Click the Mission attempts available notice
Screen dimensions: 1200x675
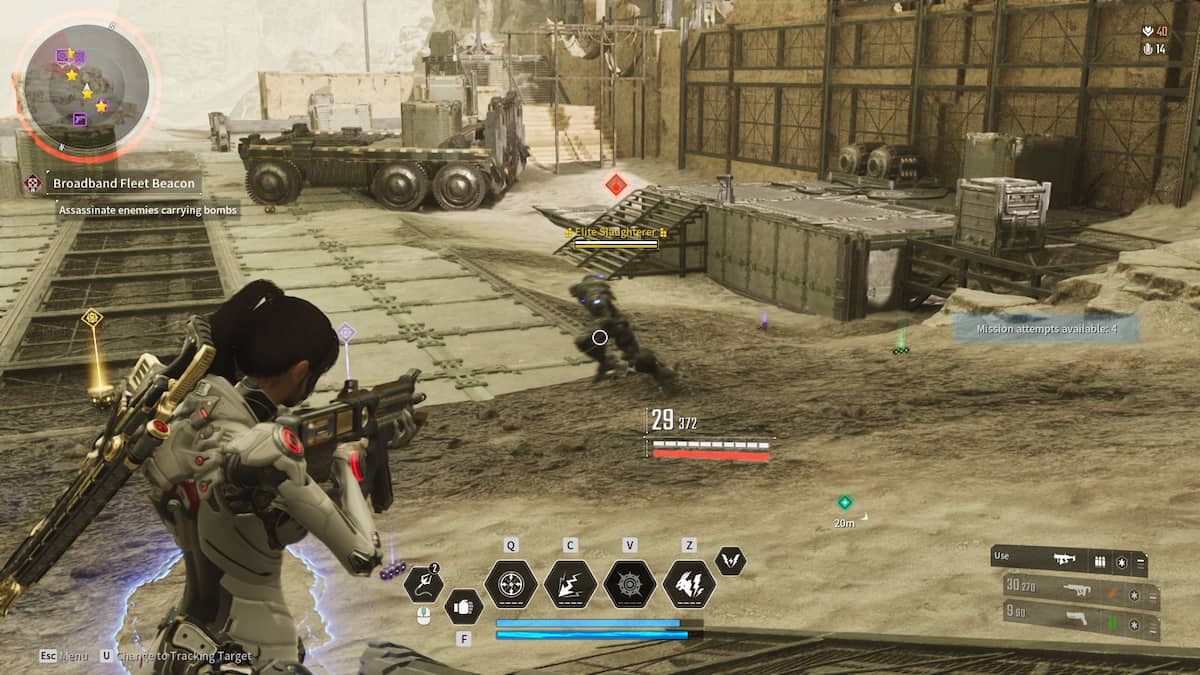pyautogui.click(x=1046, y=328)
